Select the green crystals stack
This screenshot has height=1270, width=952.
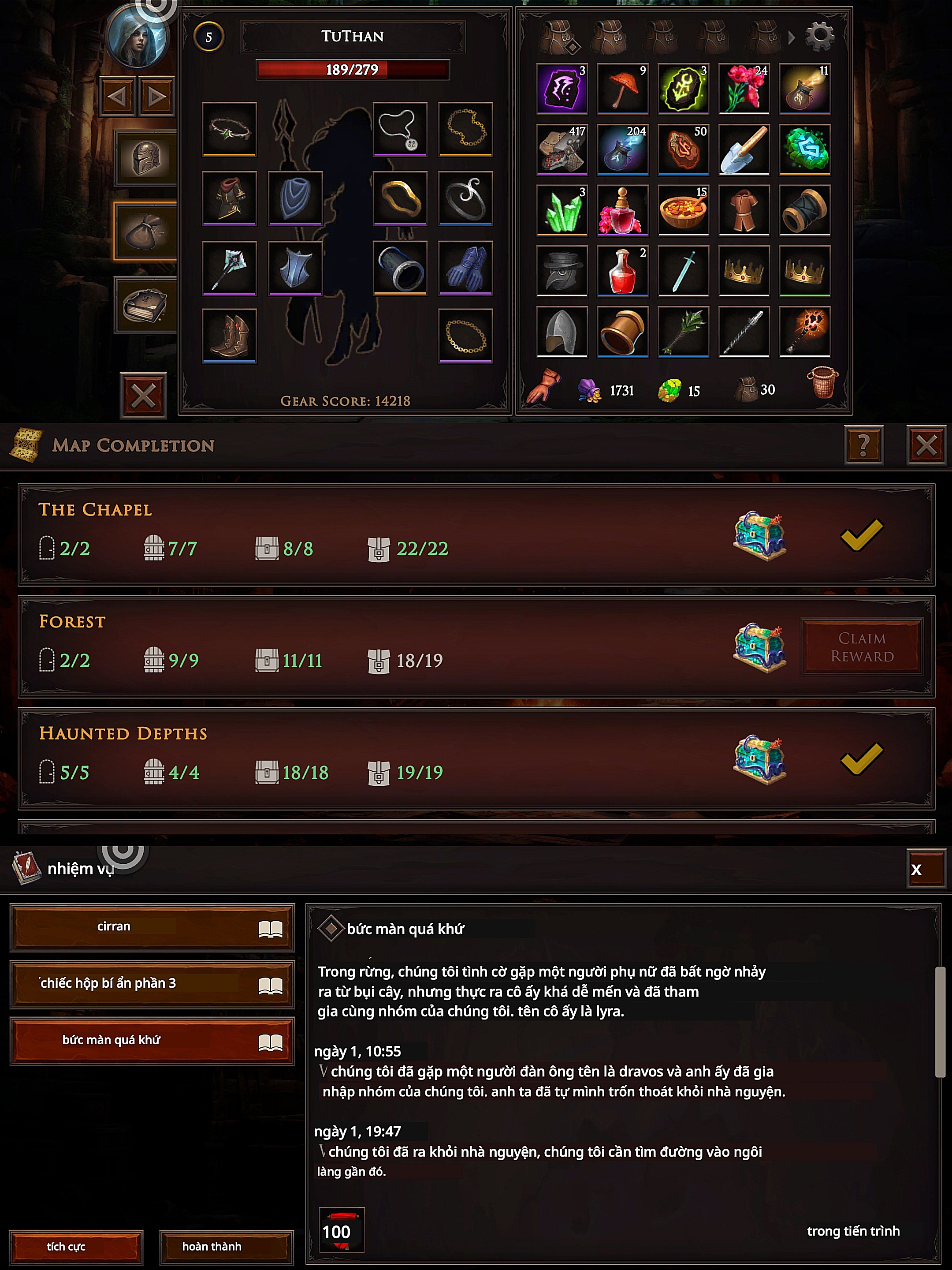click(x=562, y=210)
